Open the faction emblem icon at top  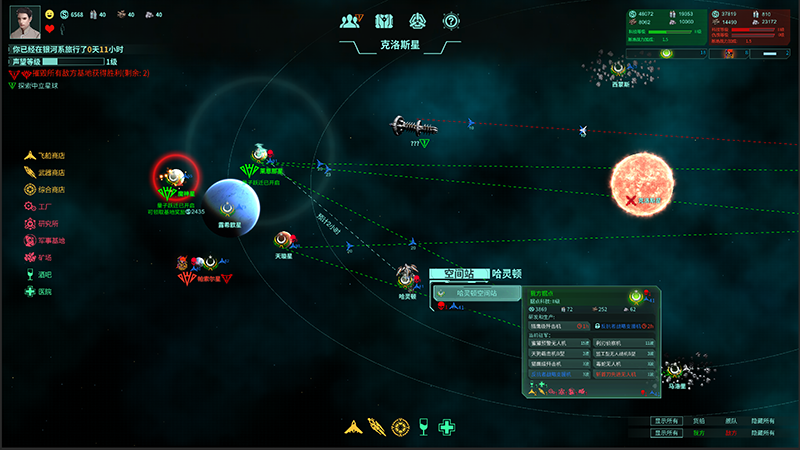(x=417, y=20)
